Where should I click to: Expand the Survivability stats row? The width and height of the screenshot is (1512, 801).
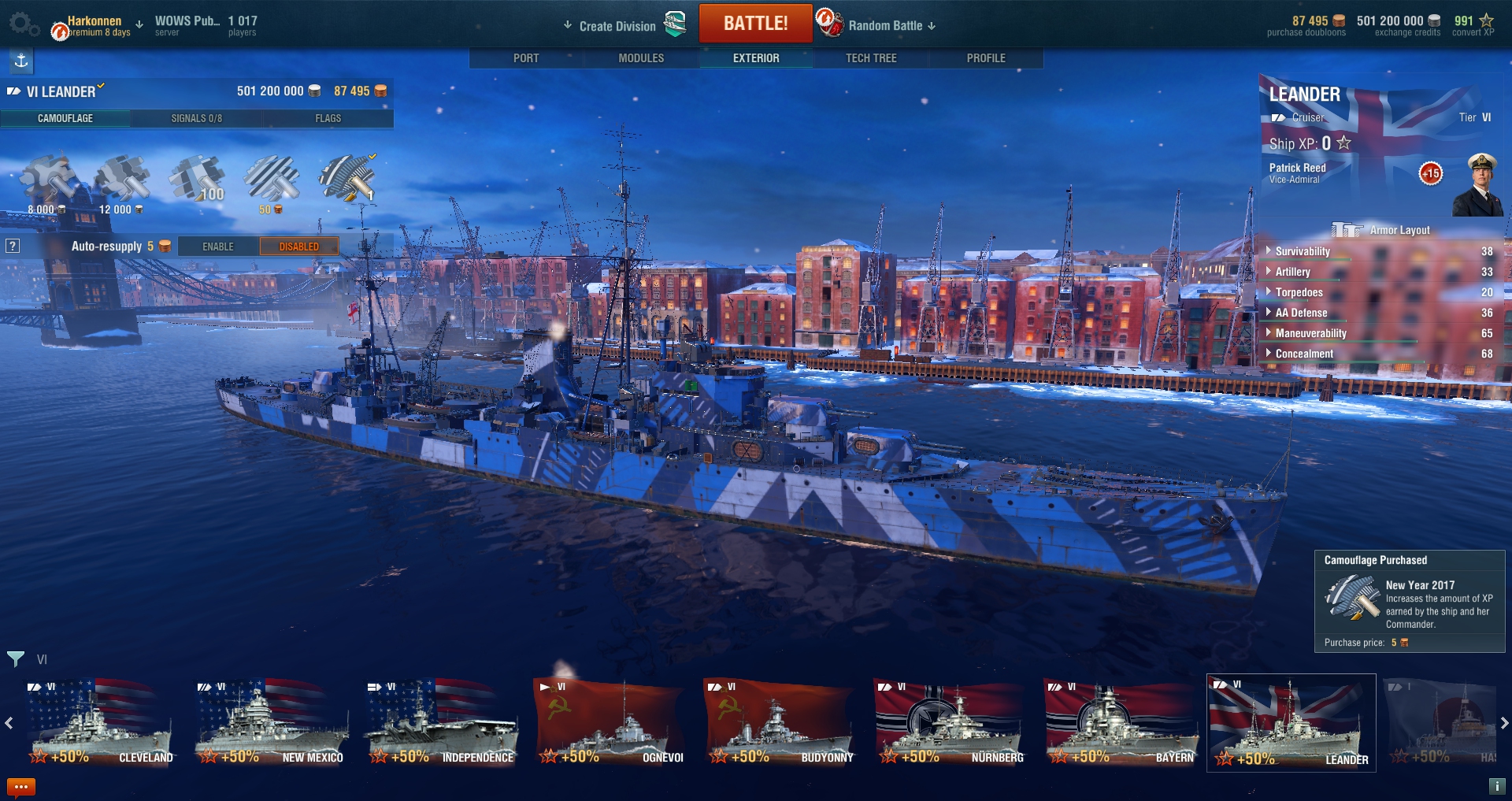(1303, 251)
